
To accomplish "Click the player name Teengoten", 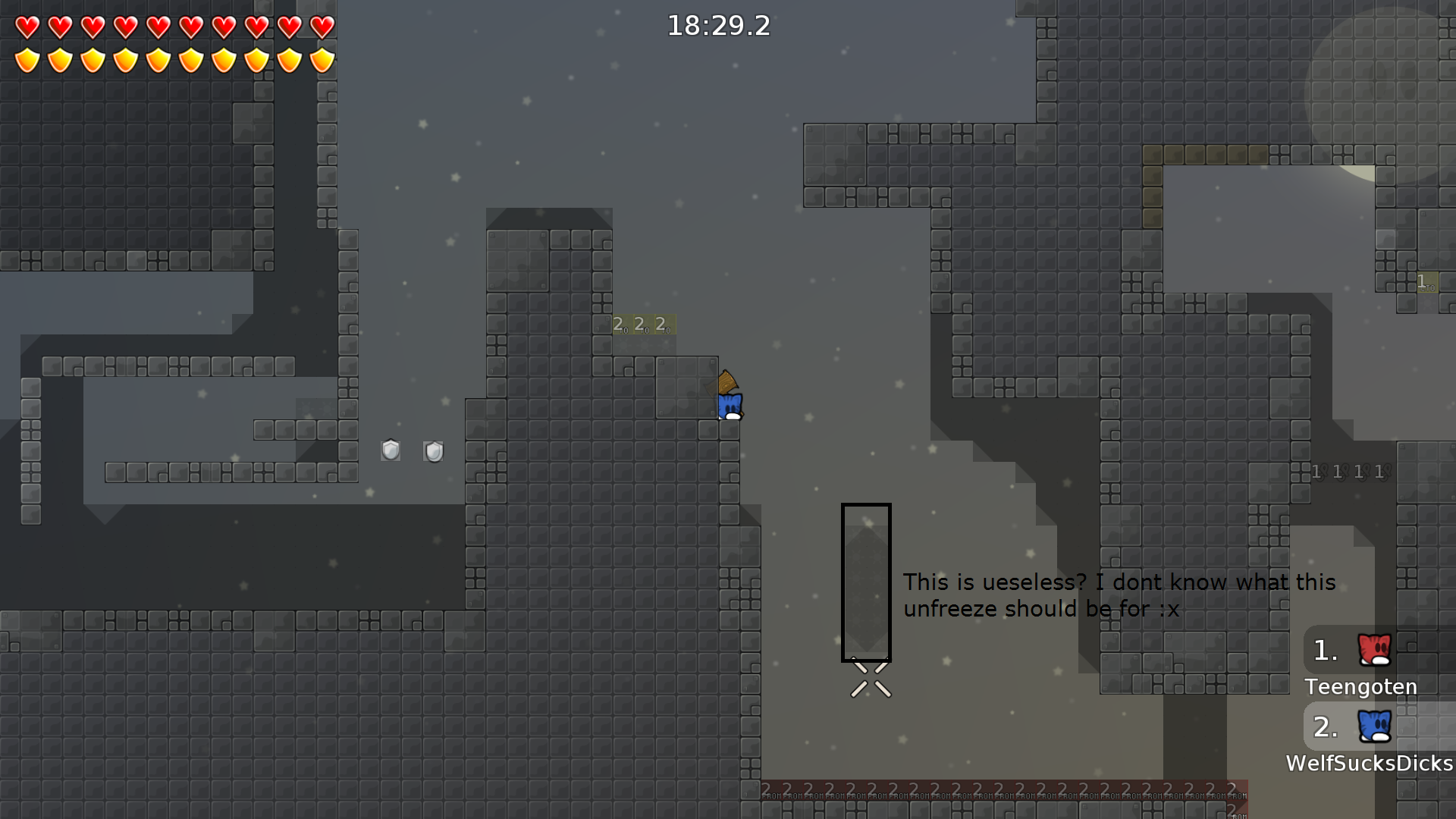I will pyautogui.click(x=1360, y=687).
